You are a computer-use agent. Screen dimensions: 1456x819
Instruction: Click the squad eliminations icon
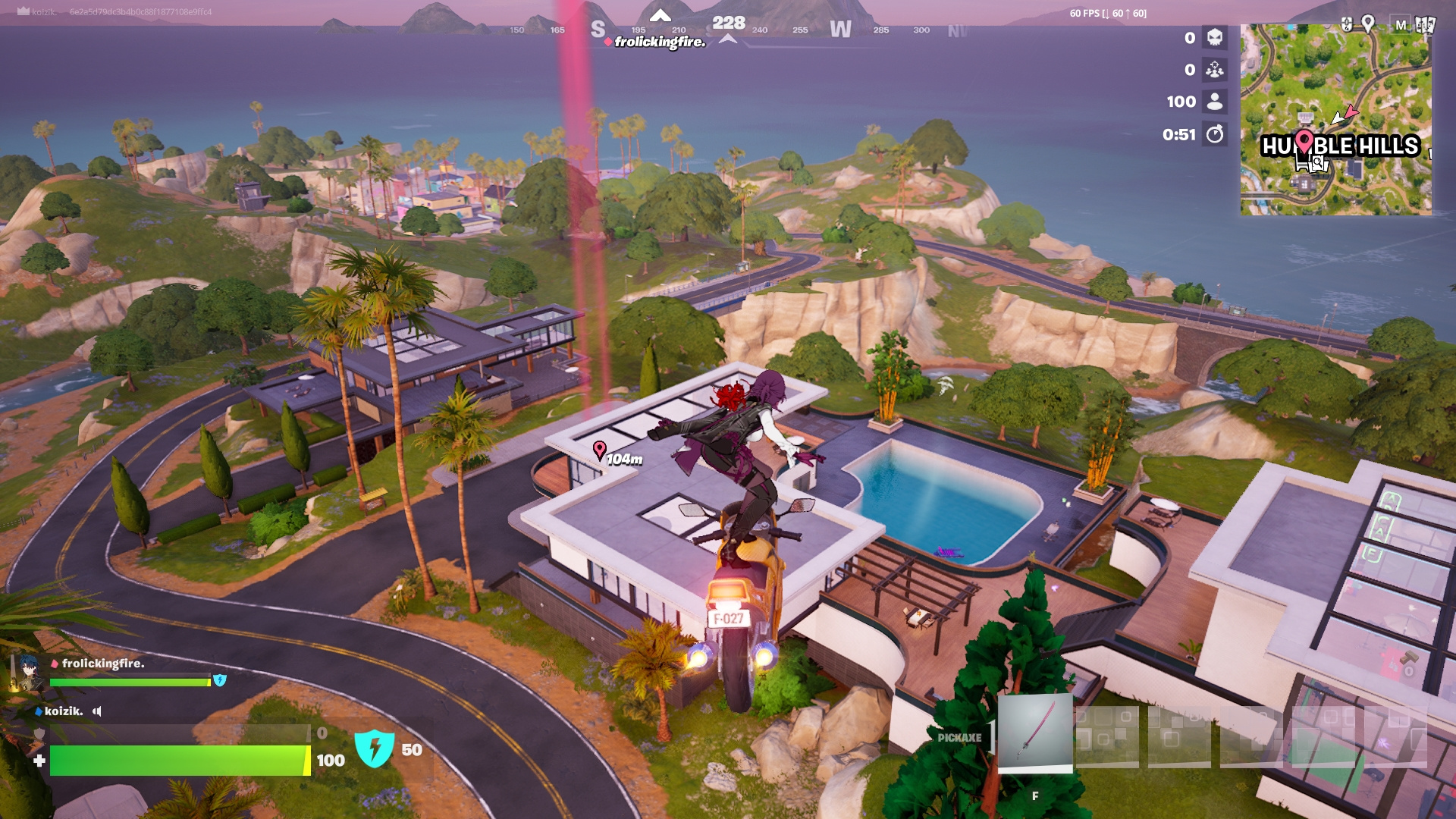point(1215,70)
